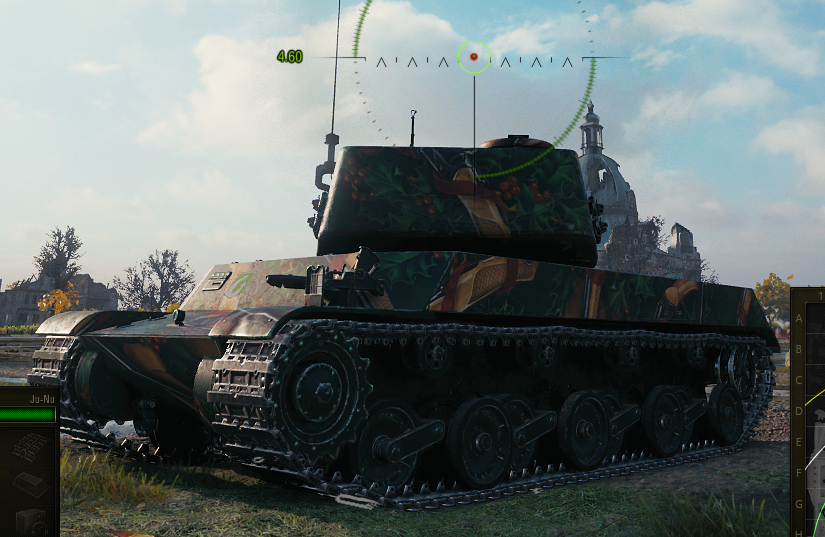Select the tank tracks module icon
The image size is (825, 537).
31,447
